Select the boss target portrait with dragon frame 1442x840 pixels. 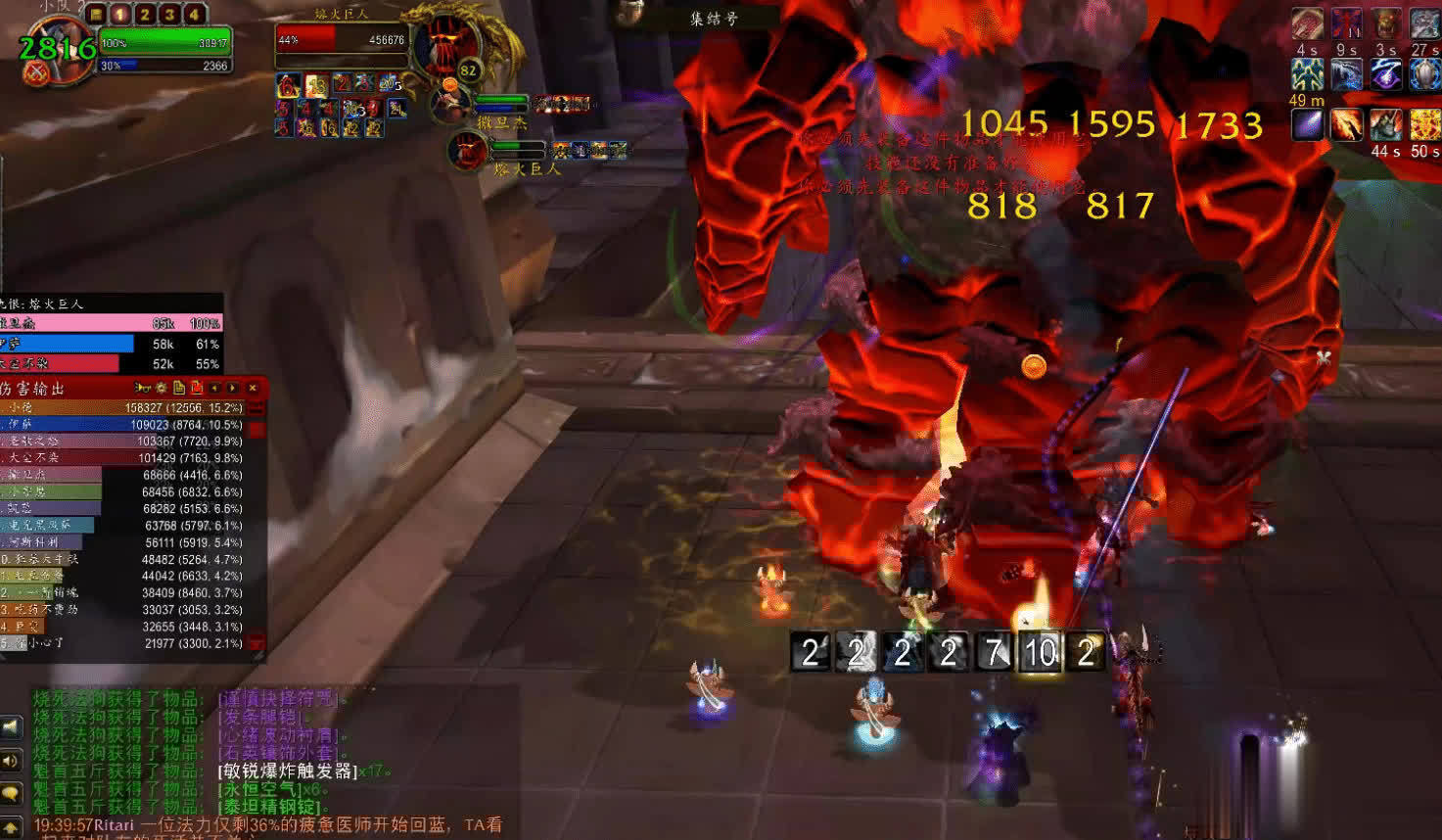[448, 46]
